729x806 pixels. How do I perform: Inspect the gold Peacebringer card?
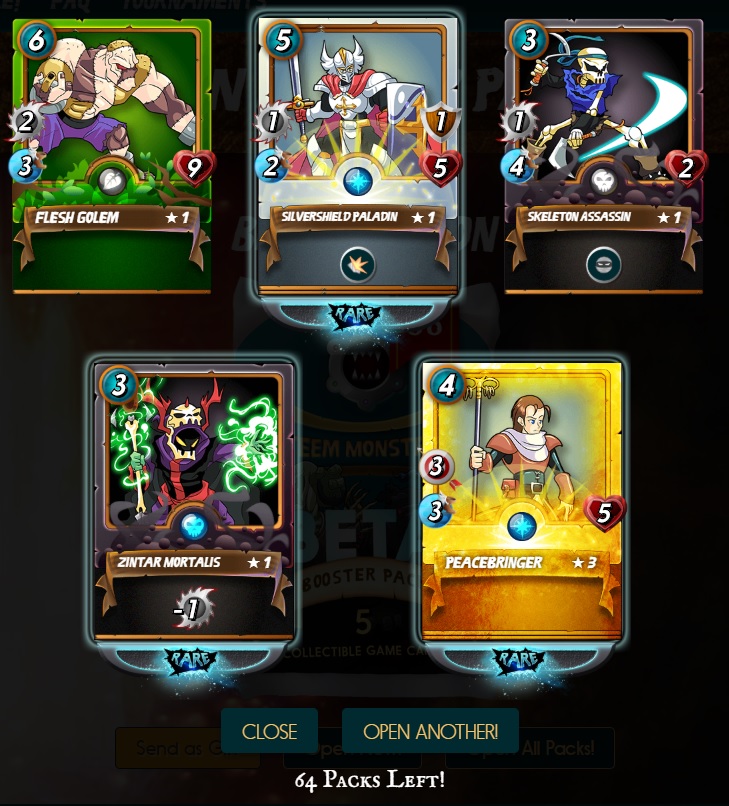522,500
